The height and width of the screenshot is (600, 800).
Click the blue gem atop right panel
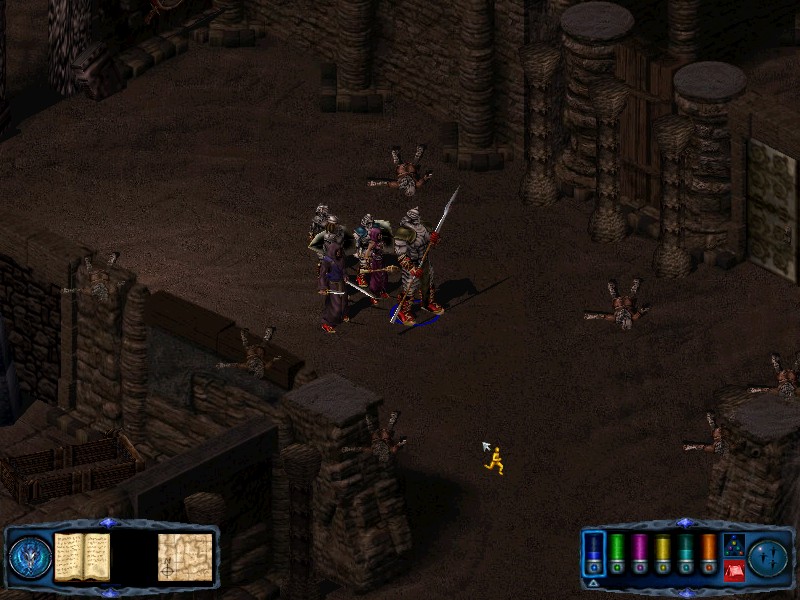click(684, 523)
